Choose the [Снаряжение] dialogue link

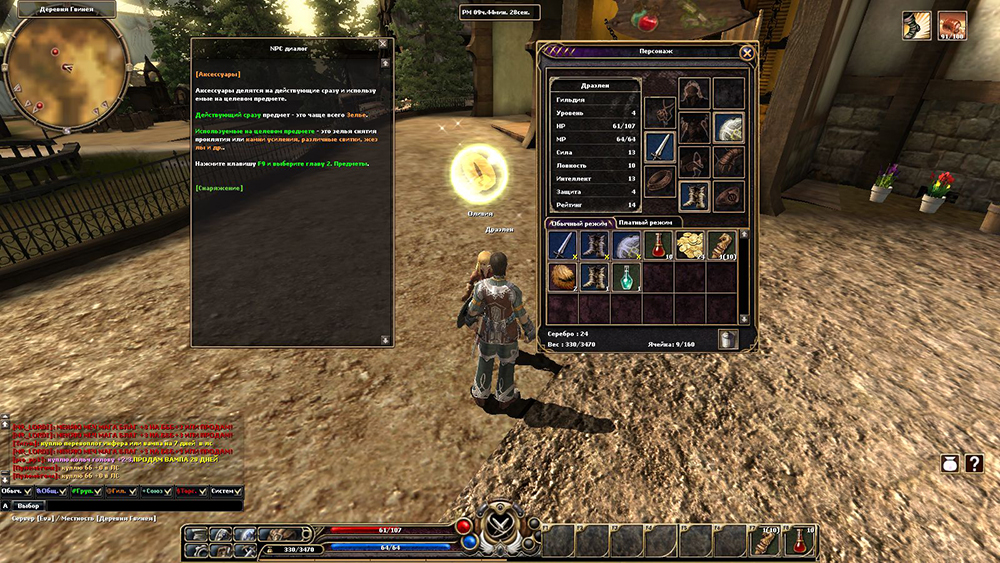click(220, 188)
